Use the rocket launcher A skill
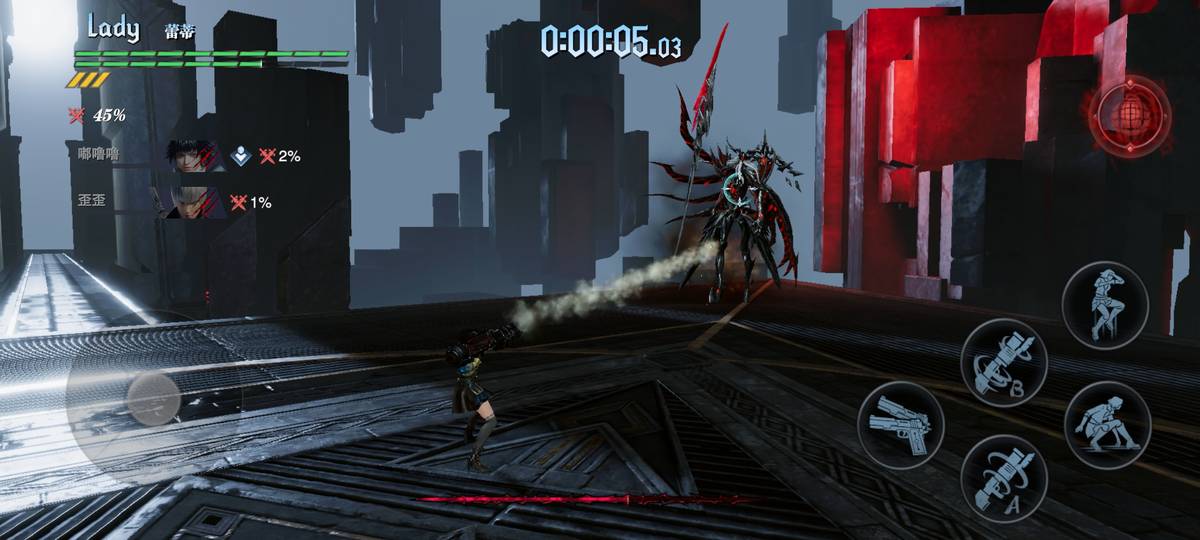Screen dimensions: 1200x540 (x=1003, y=478)
